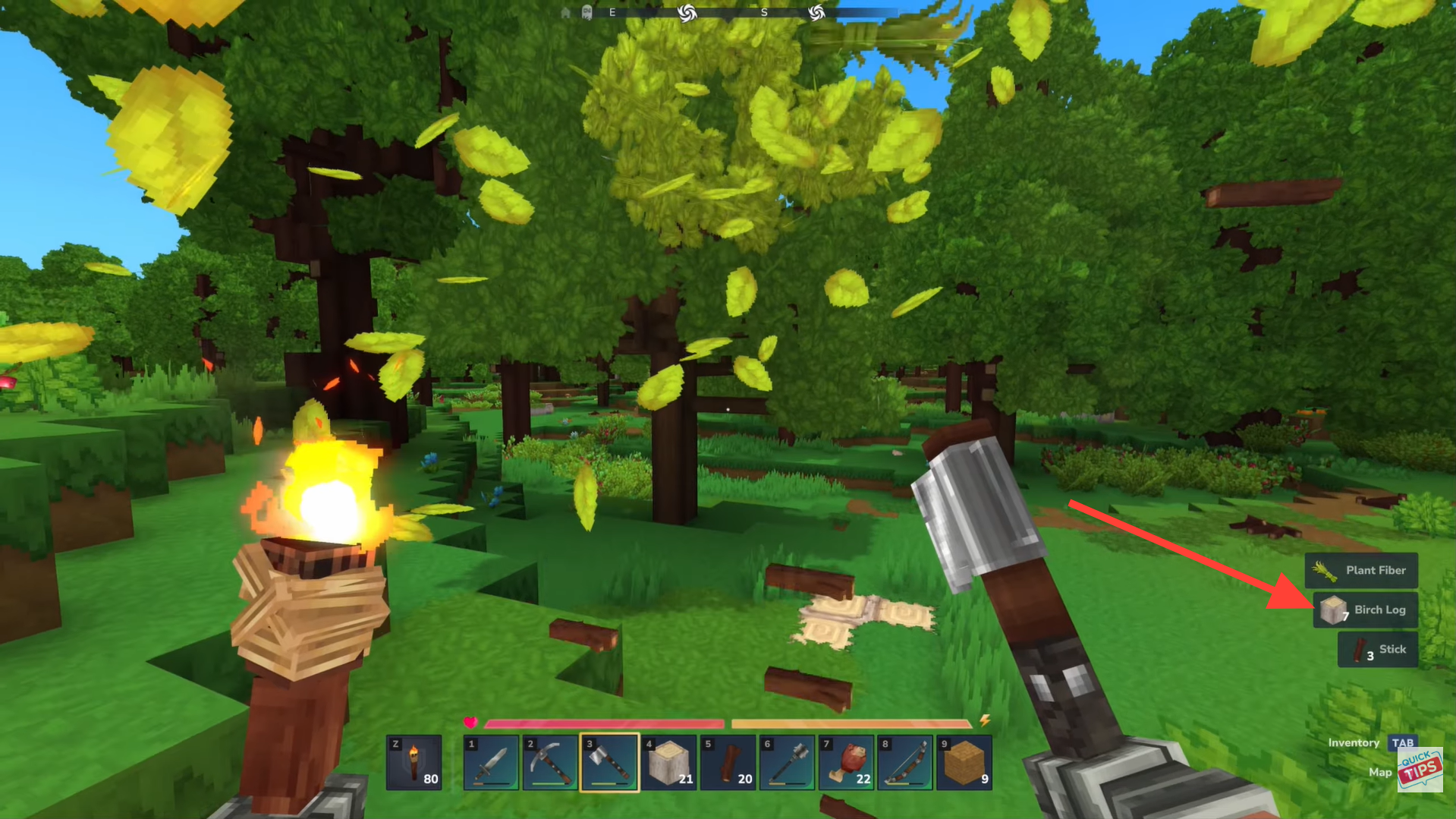Choose the raw meat stack of 22
This screenshot has width=1456, height=819.
[x=846, y=763]
